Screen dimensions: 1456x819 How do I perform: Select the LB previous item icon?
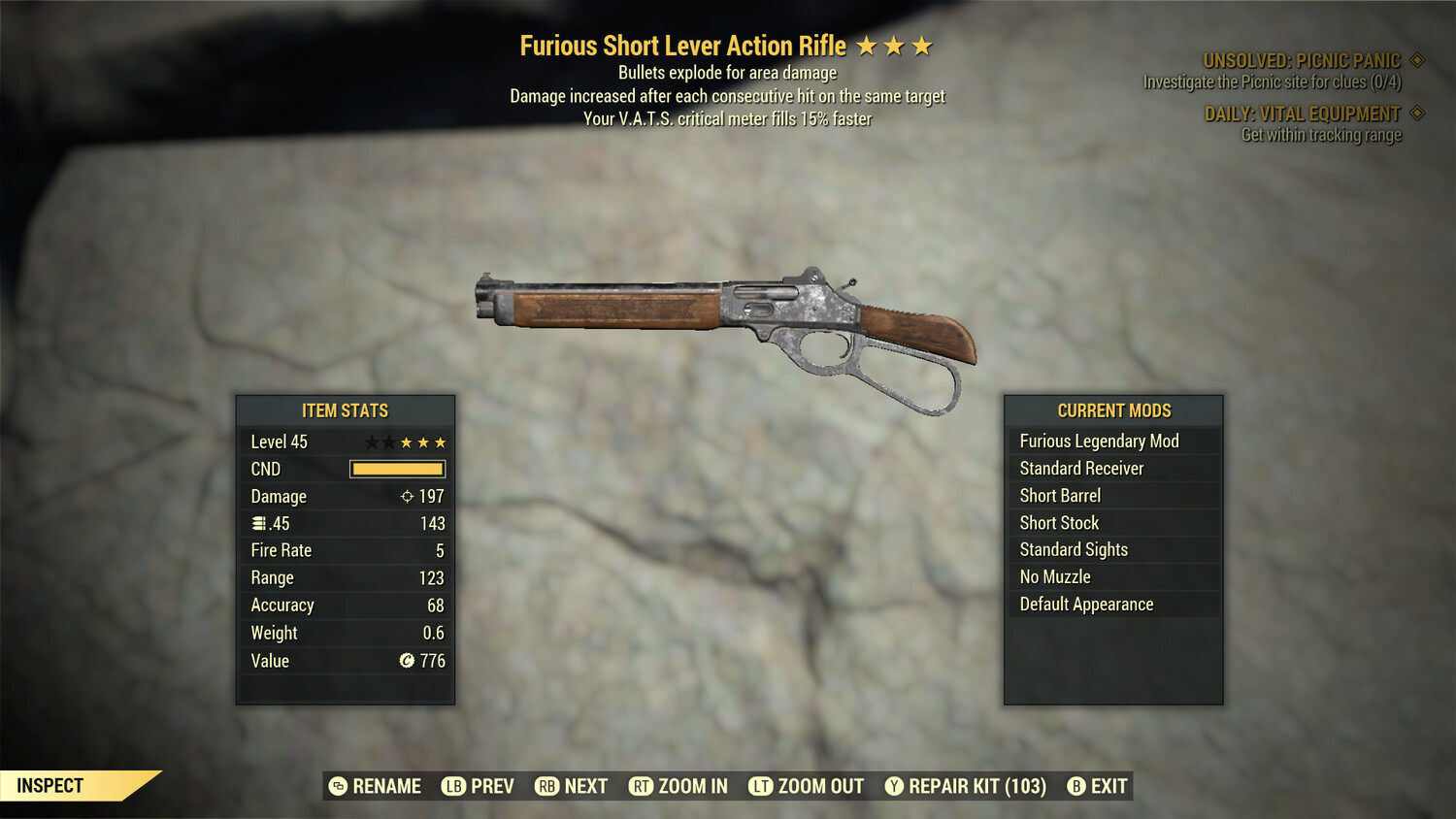[x=451, y=786]
